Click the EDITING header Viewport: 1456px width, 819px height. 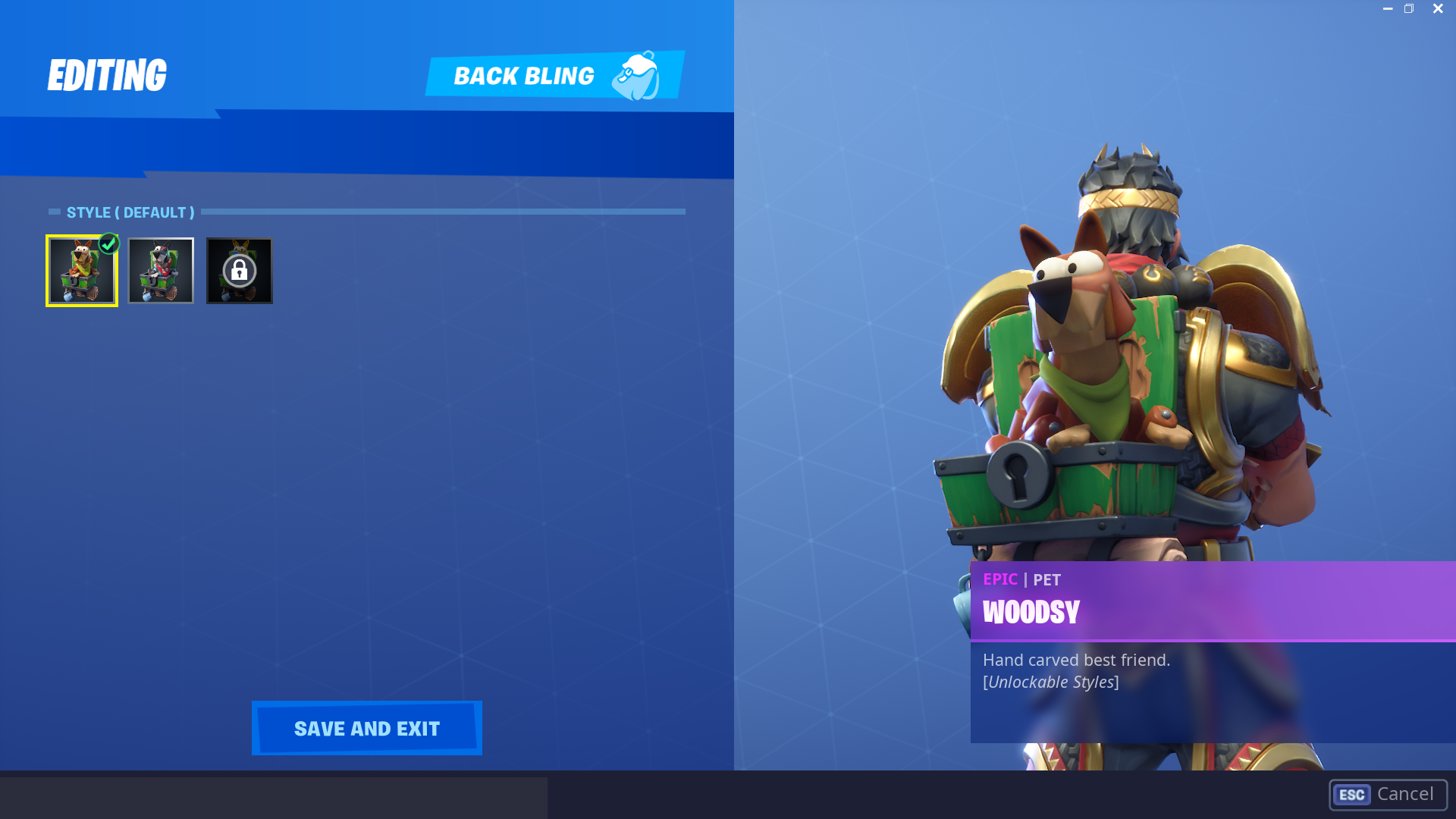pyautogui.click(x=107, y=74)
